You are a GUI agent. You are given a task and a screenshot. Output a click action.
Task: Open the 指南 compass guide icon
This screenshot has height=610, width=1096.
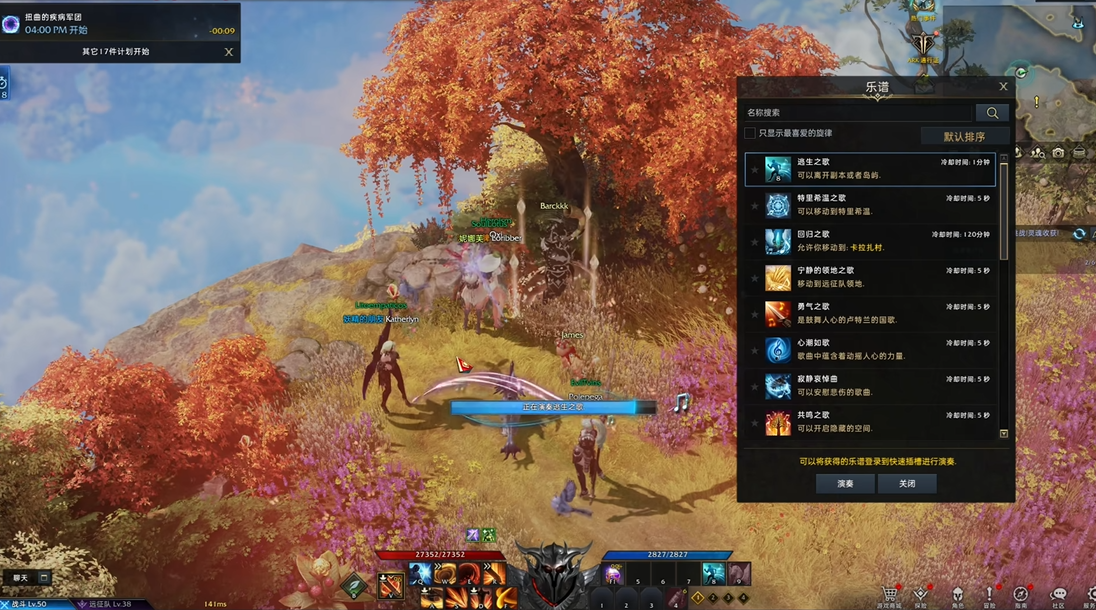click(1021, 593)
